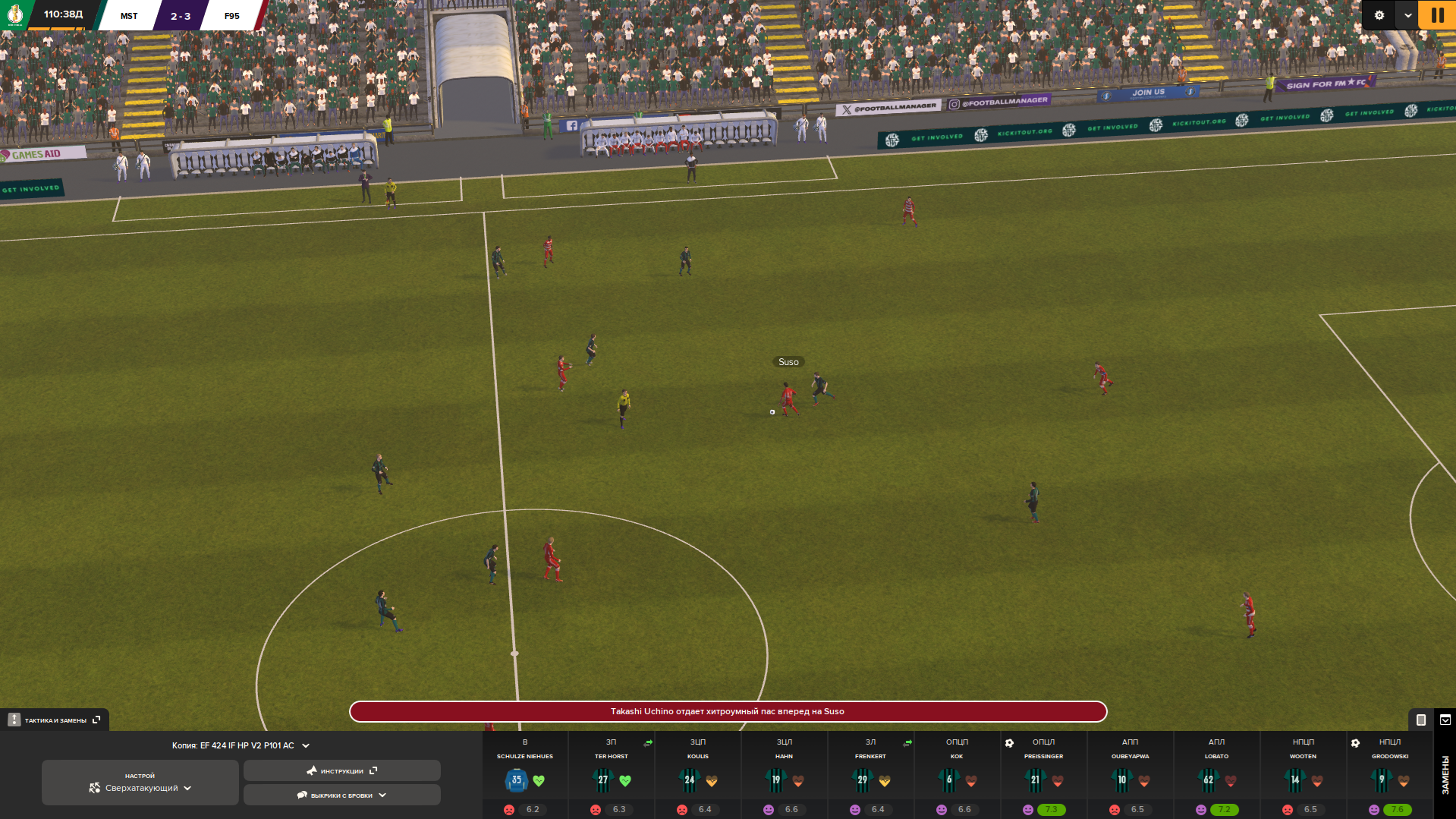Choose the Lobato player card
The height and width of the screenshot is (819, 1456).
click(x=1216, y=774)
